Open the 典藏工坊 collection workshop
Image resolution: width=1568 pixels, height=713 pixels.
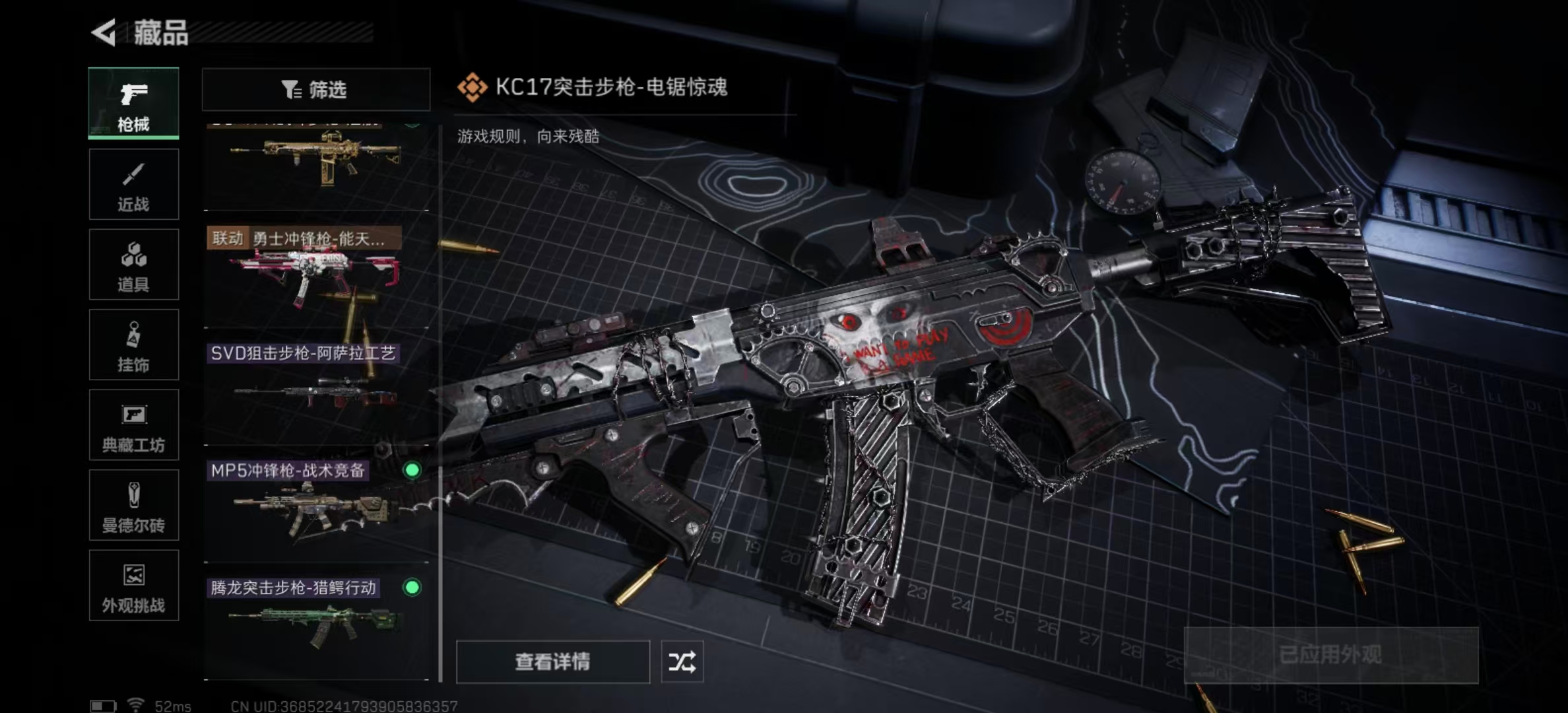pyautogui.click(x=133, y=425)
